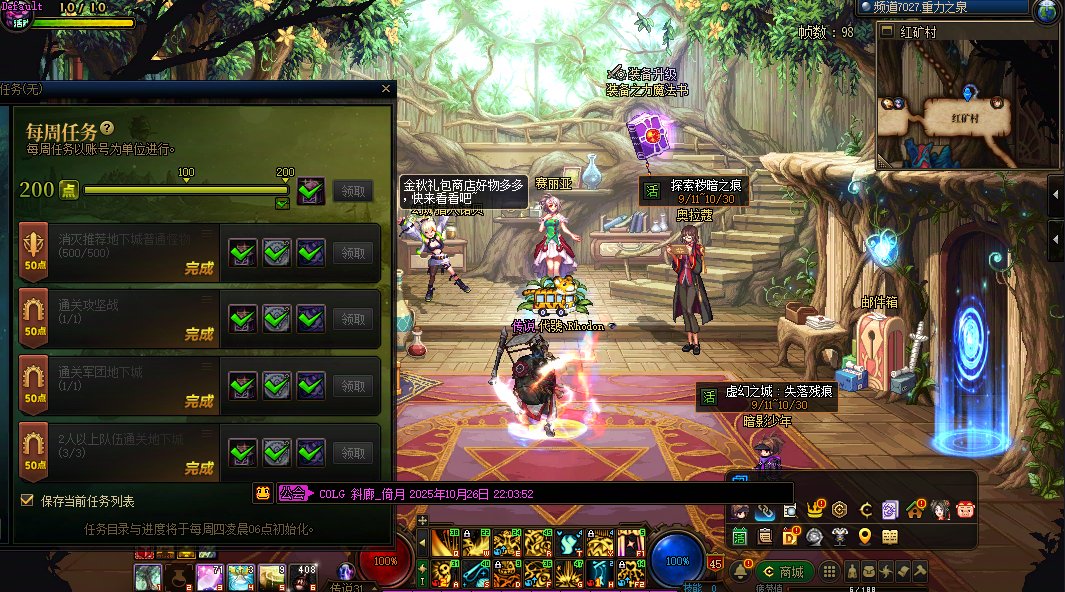Click the 公会 guild chat tag
The image size is (1065, 592).
coord(294,493)
